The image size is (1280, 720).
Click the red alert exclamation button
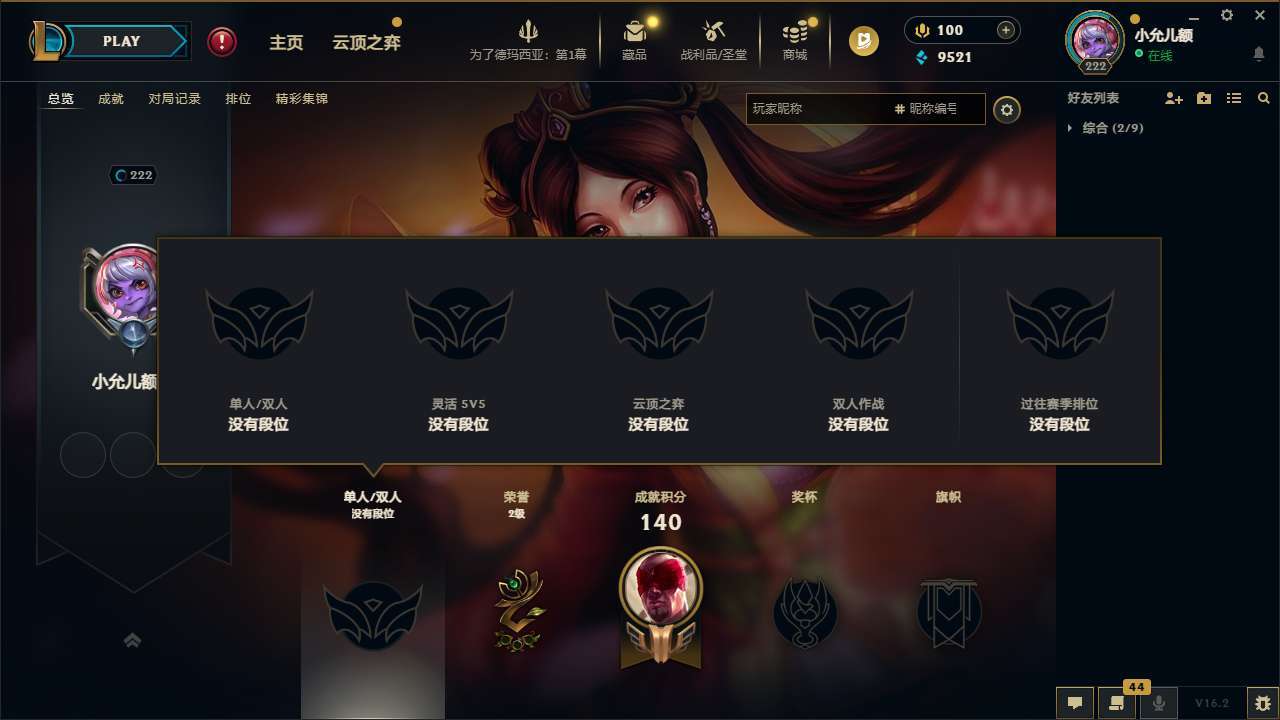tap(221, 42)
